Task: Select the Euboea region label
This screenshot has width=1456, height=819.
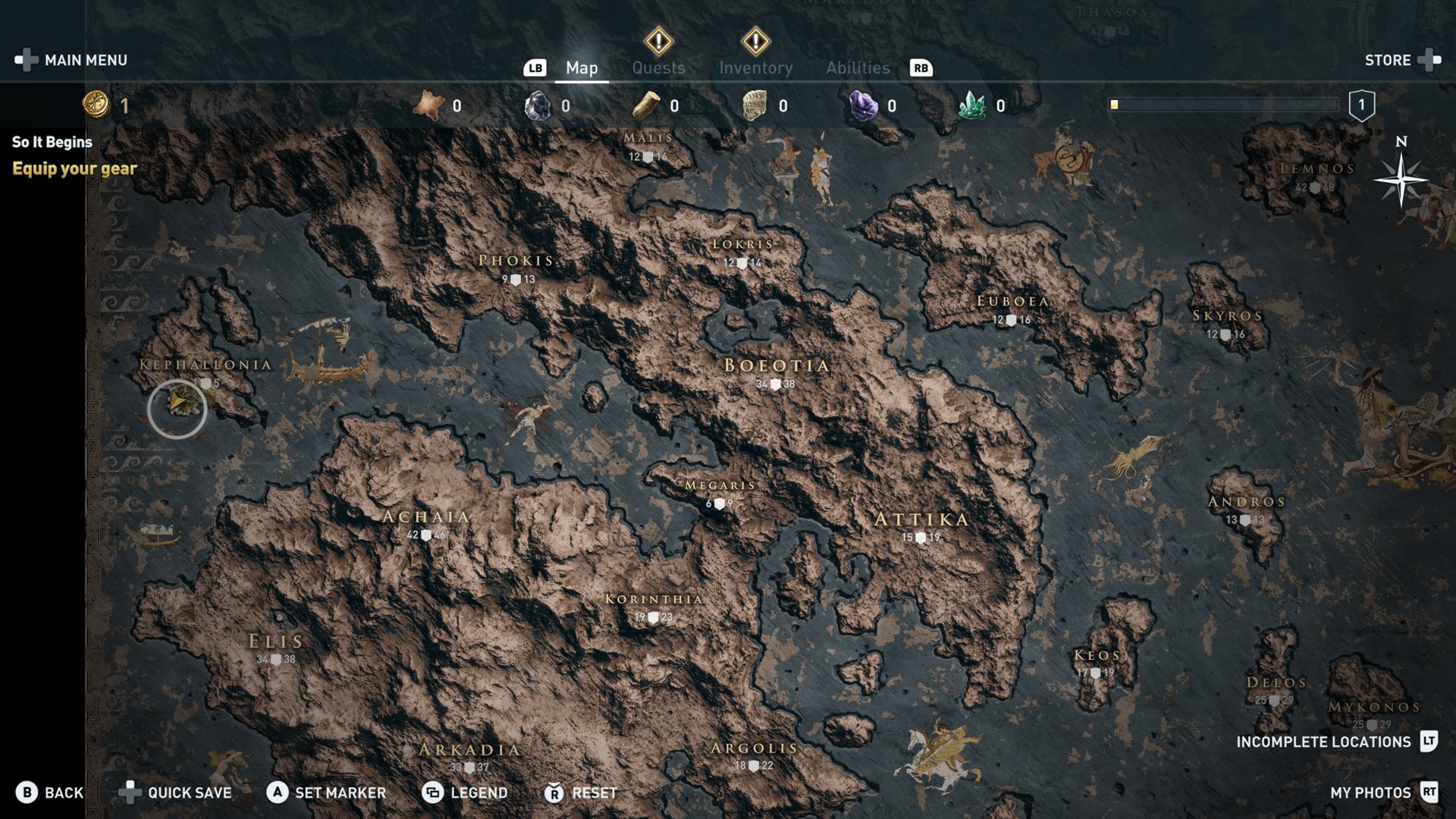Action: click(x=1012, y=302)
